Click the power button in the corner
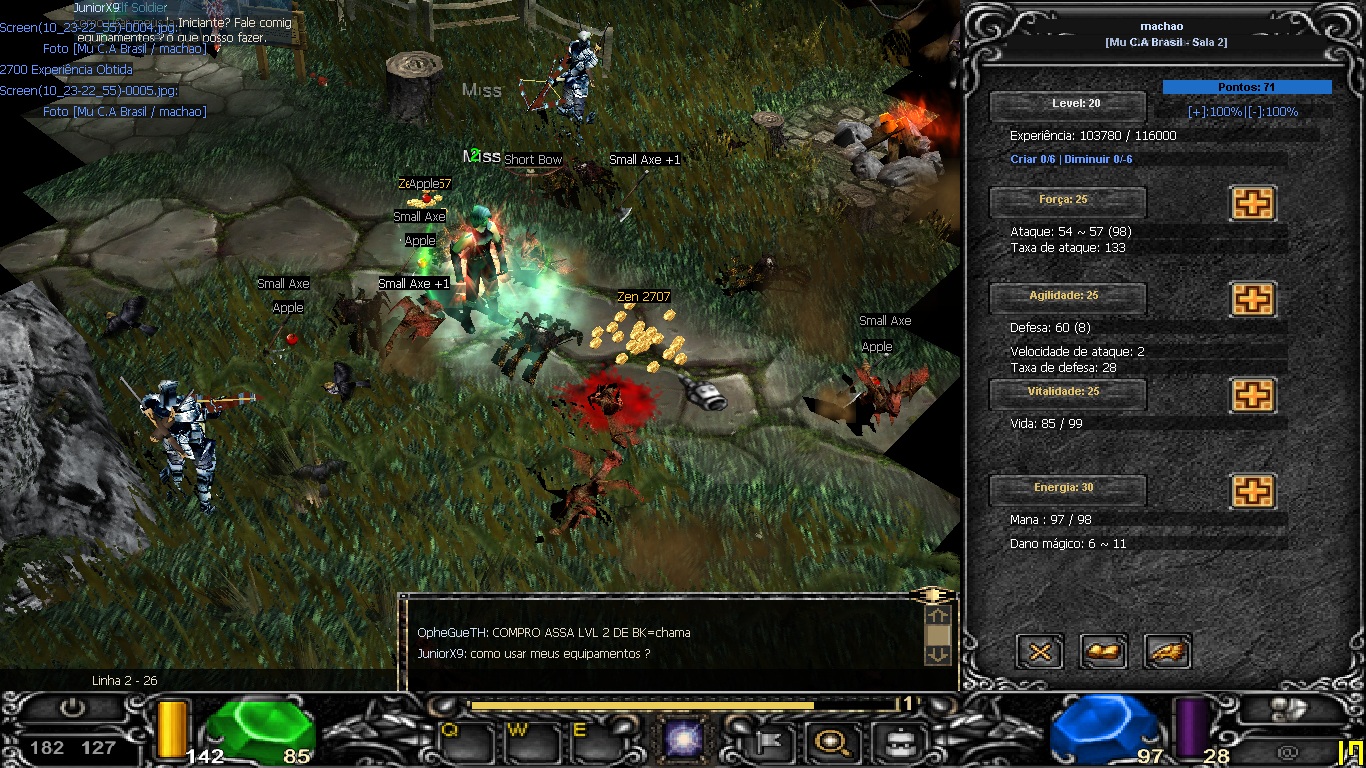 (x=72, y=708)
